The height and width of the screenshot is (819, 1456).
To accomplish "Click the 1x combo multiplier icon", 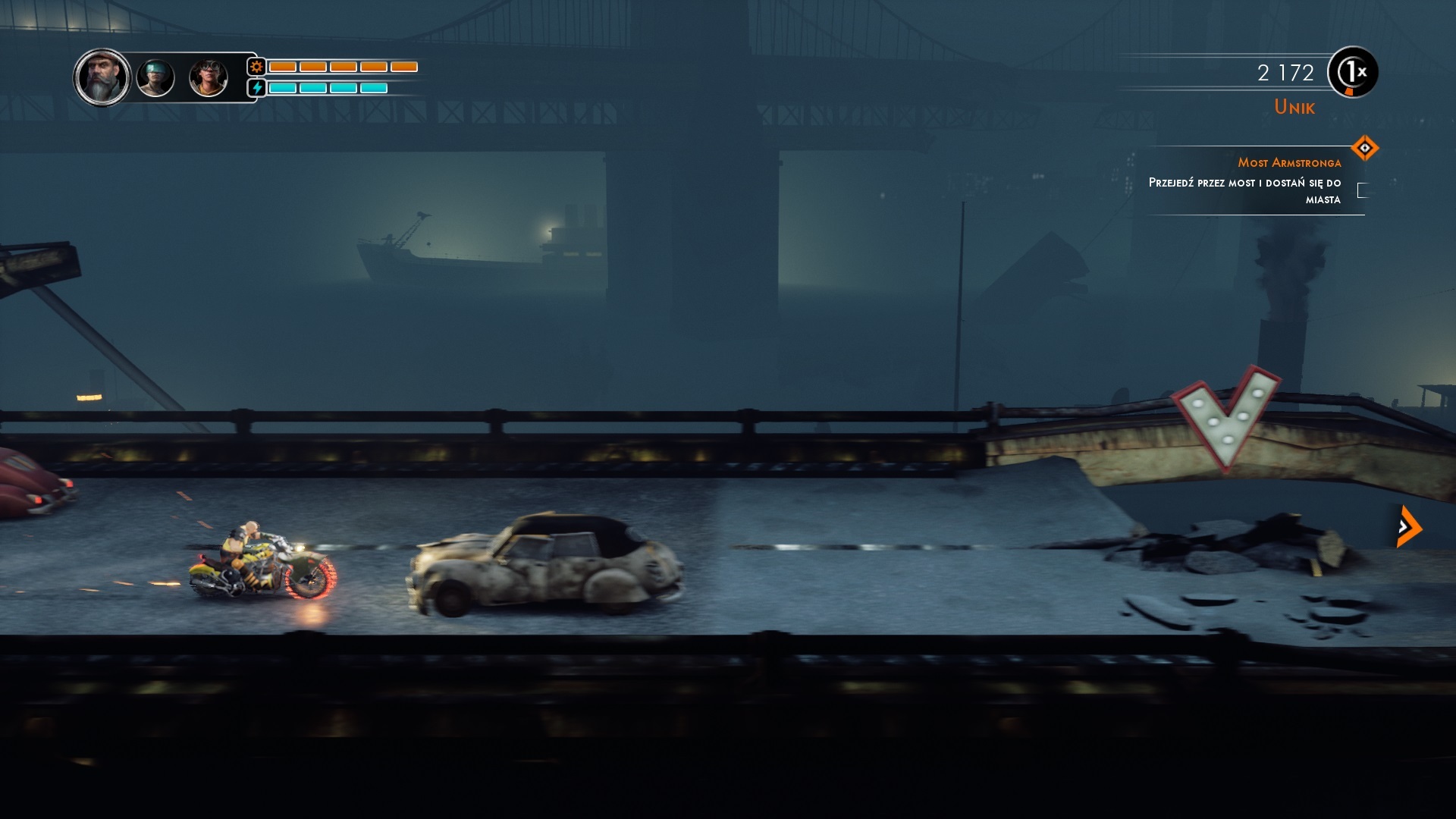I will tap(1351, 74).
